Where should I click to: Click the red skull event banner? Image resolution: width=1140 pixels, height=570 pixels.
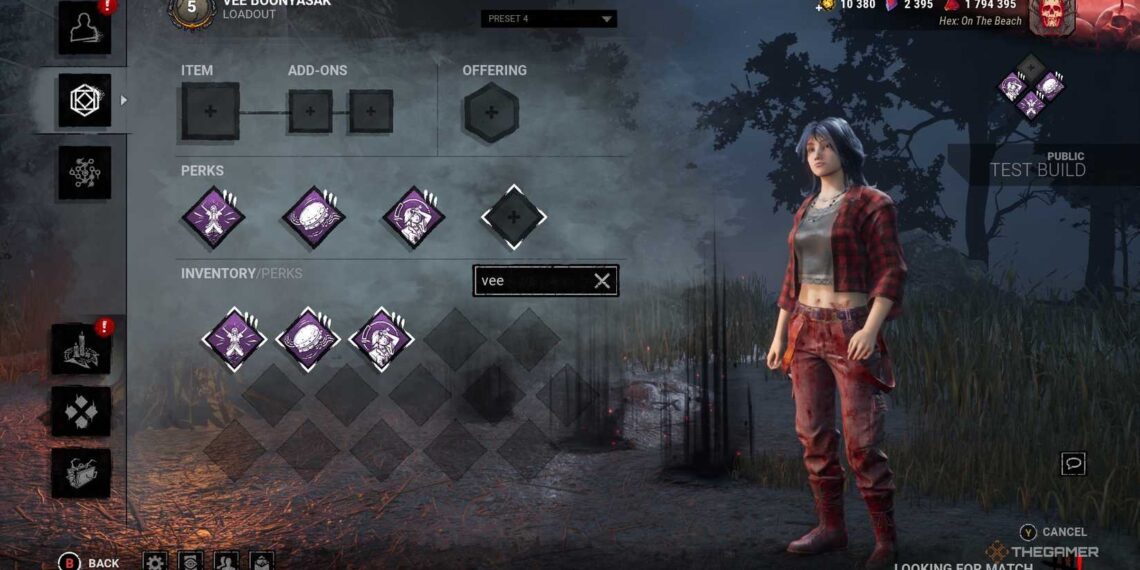tap(1050, 17)
